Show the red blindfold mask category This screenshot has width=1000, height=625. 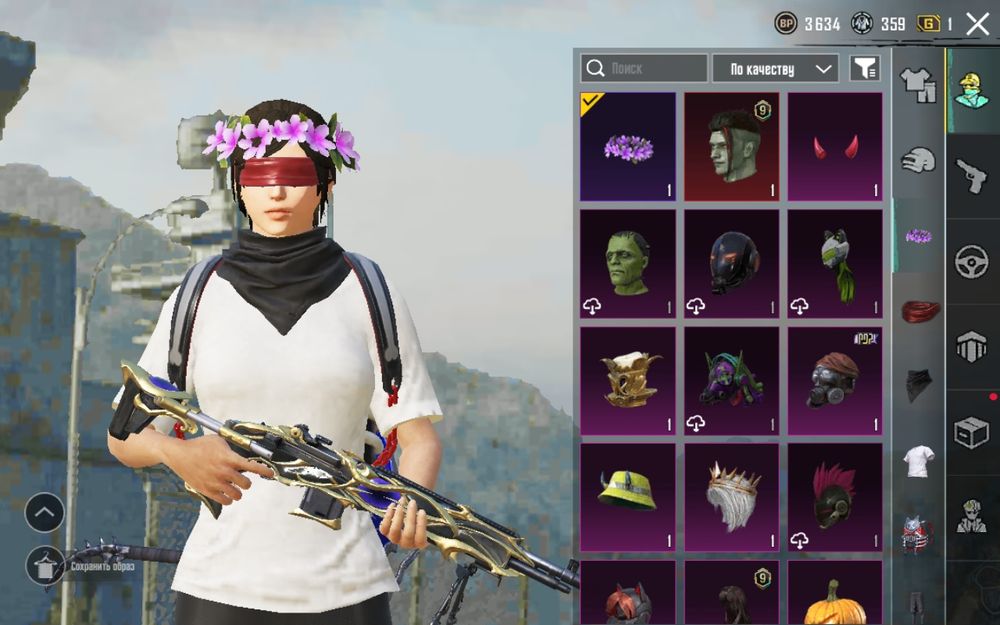click(x=919, y=311)
